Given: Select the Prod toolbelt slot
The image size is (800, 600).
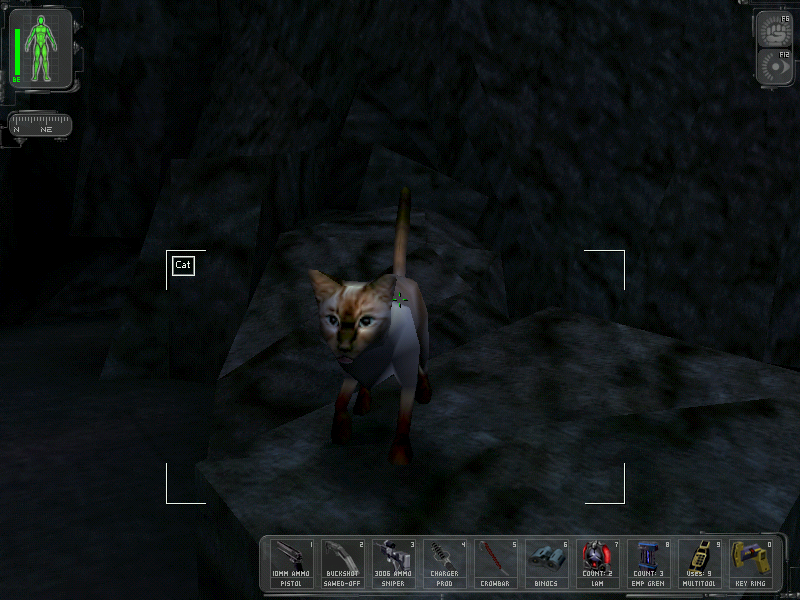Looking at the screenshot, I should pyautogui.click(x=446, y=564).
